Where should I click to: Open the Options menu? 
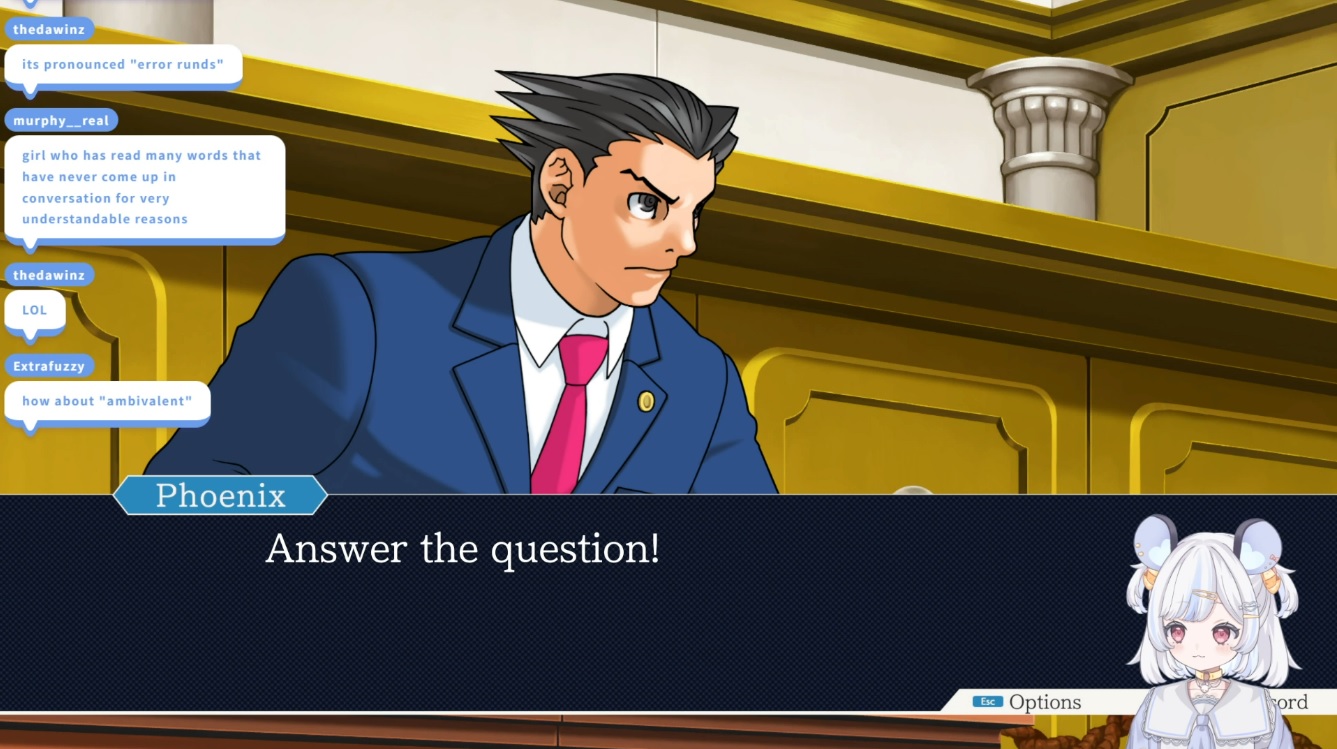coord(1030,702)
